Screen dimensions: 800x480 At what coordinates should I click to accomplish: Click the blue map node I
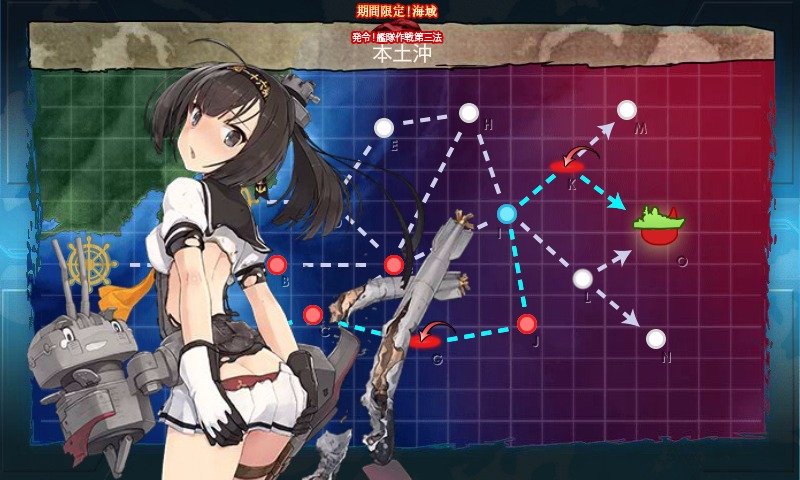point(507,213)
